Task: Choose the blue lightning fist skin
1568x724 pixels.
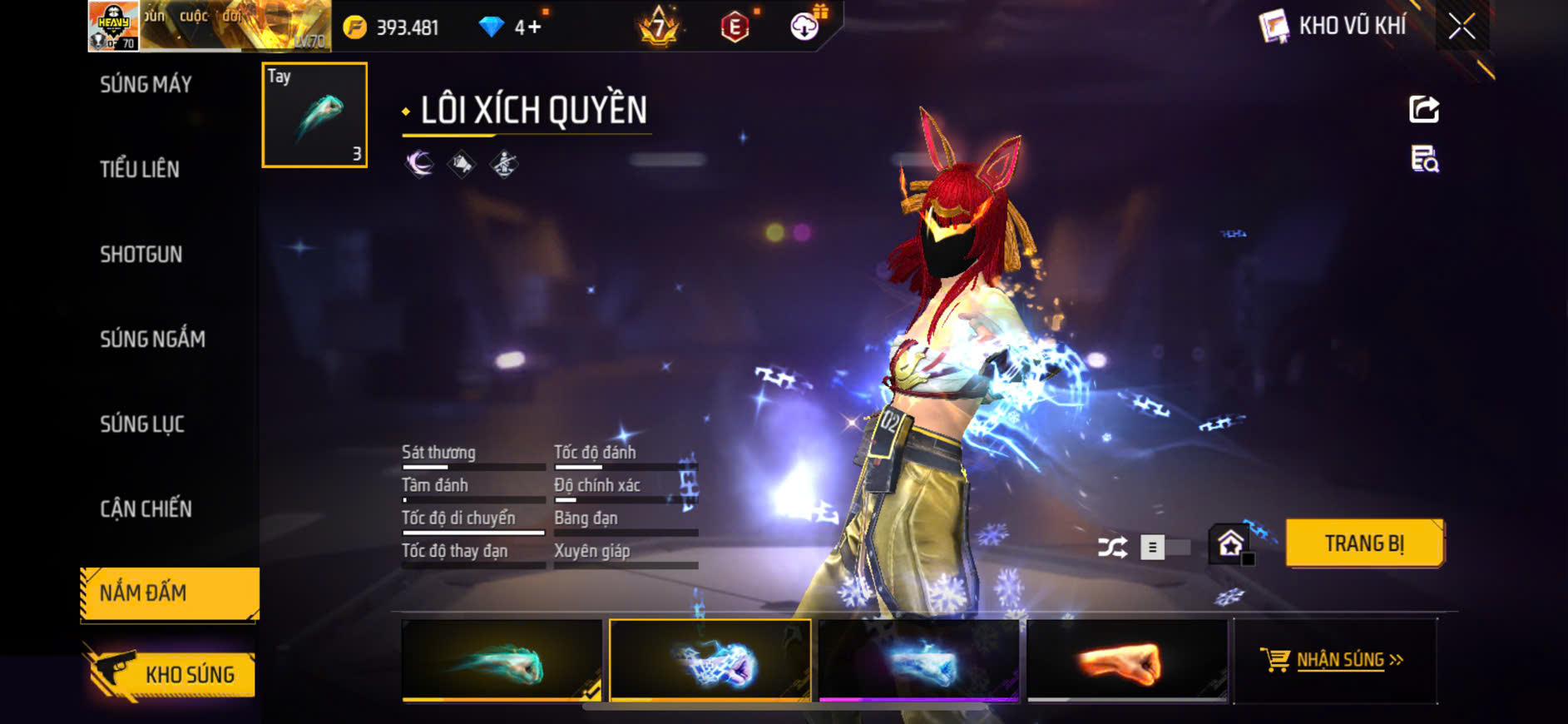Action: pos(710,661)
